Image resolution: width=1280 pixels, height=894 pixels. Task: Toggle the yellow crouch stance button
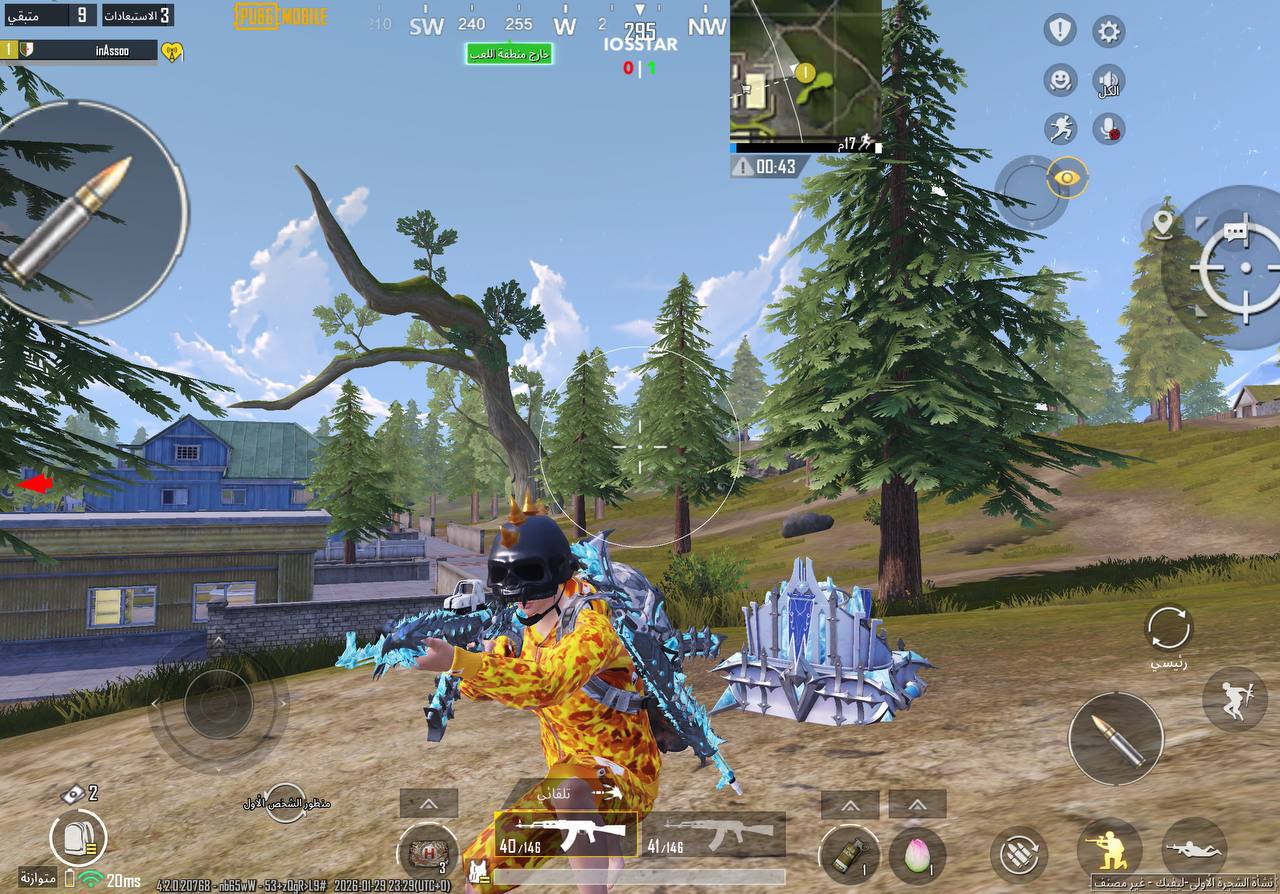(x=1109, y=849)
